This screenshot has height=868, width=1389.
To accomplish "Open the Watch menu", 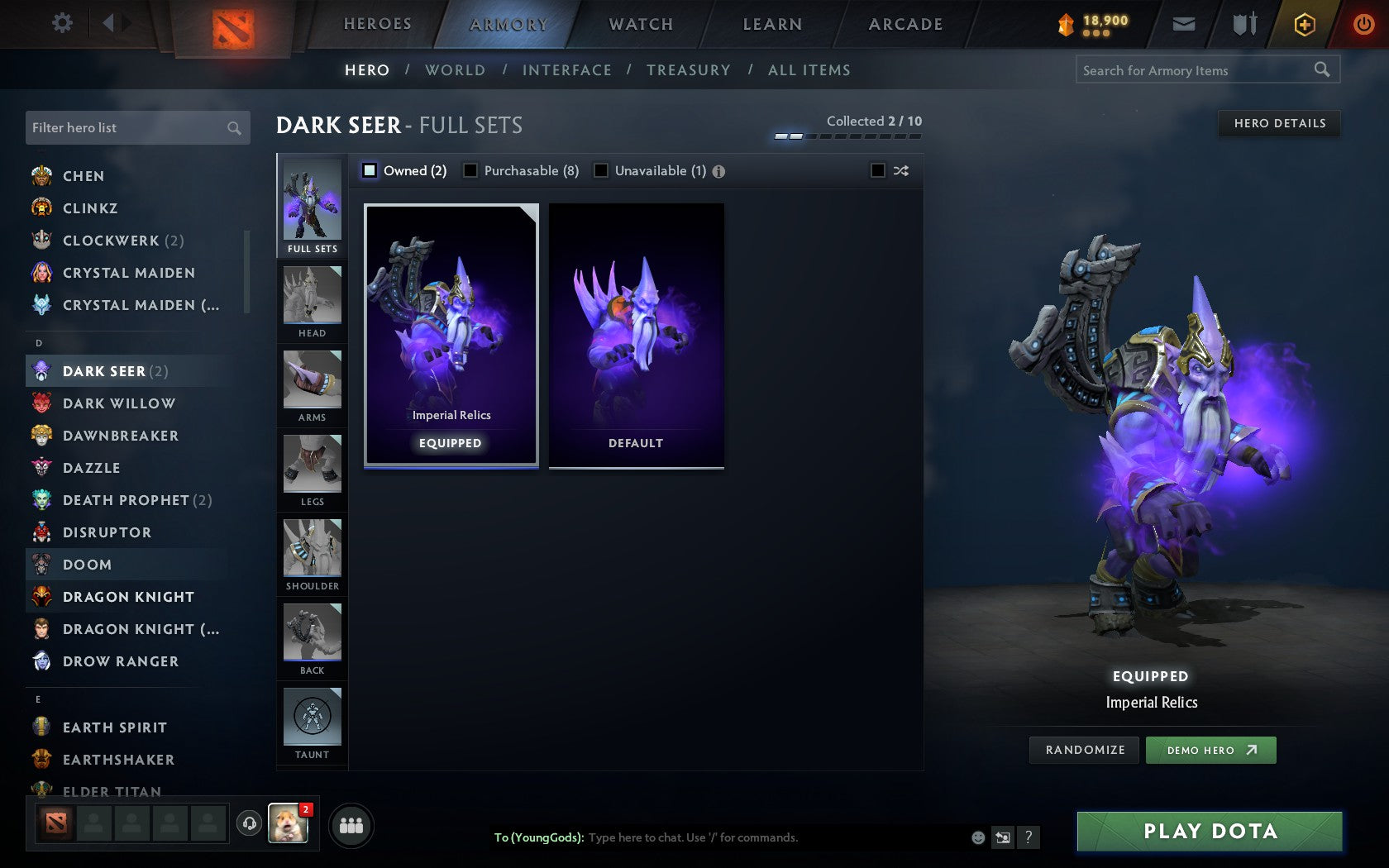I will click(640, 24).
